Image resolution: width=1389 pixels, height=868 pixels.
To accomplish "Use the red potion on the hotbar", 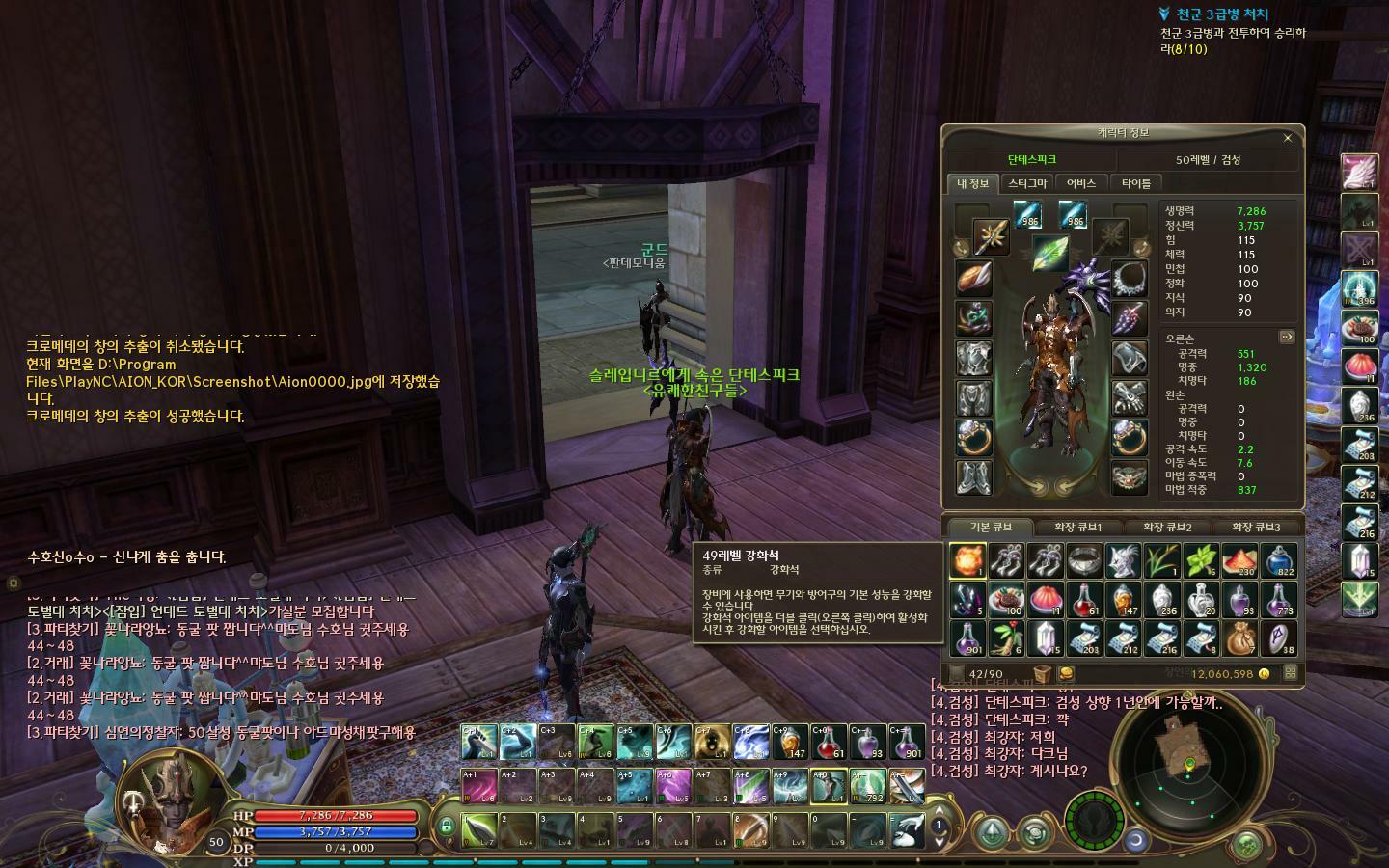I will (827, 743).
